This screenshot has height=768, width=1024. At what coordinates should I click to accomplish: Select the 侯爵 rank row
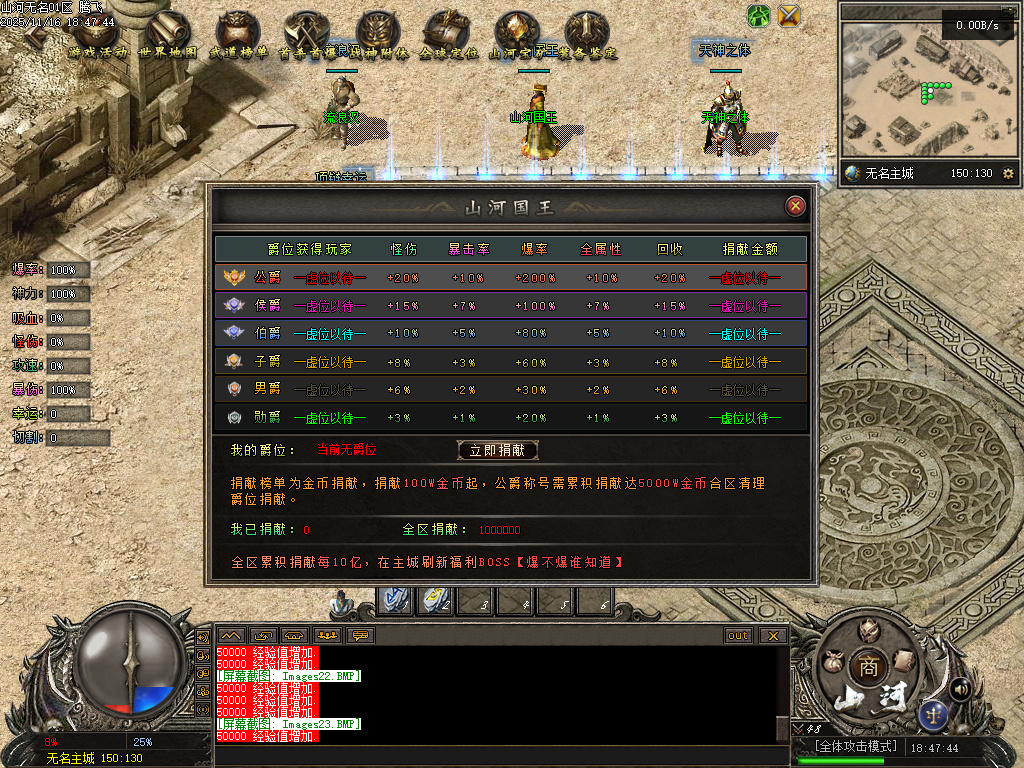point(510,305)
